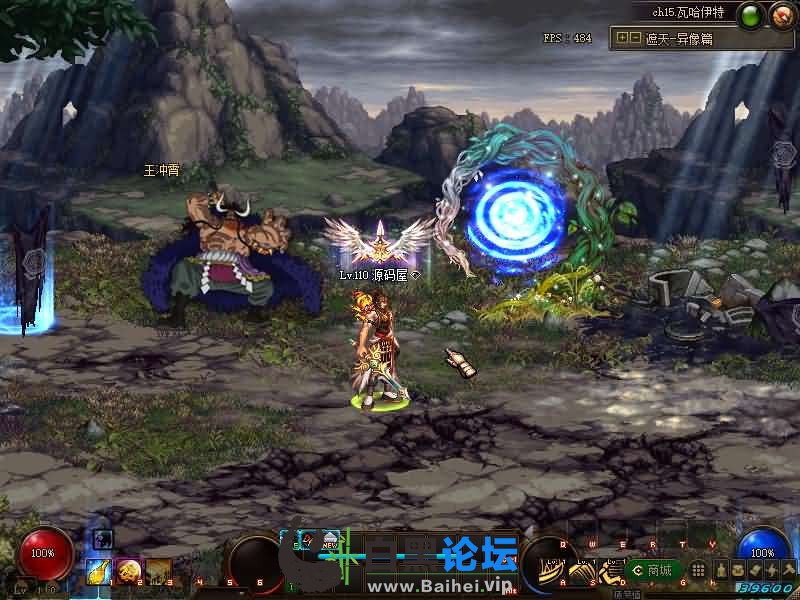The height and width of the screenshot is (600, 800).
Task: Open the grid menu button beside 商城
Action: (699, 570)
